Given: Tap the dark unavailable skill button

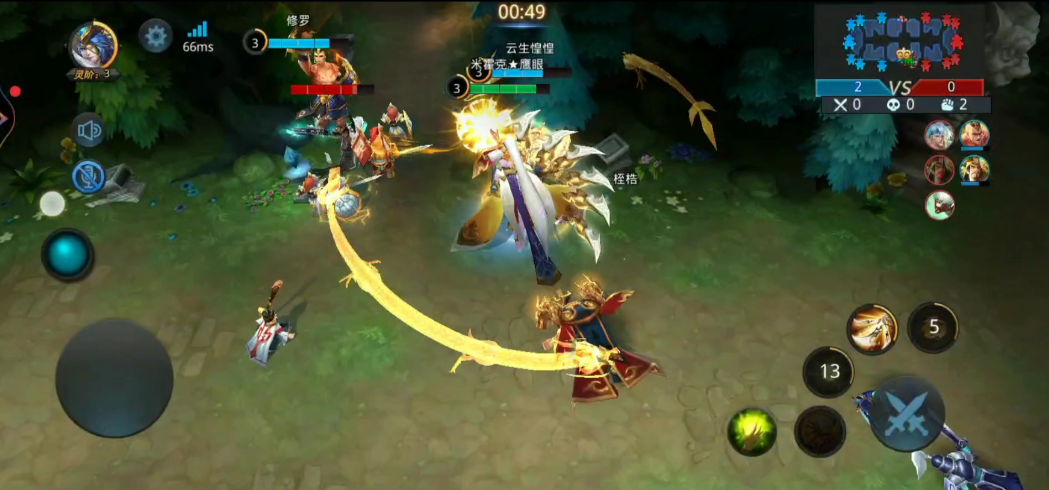Looking at the screenshot, I should tap(820, 432).
